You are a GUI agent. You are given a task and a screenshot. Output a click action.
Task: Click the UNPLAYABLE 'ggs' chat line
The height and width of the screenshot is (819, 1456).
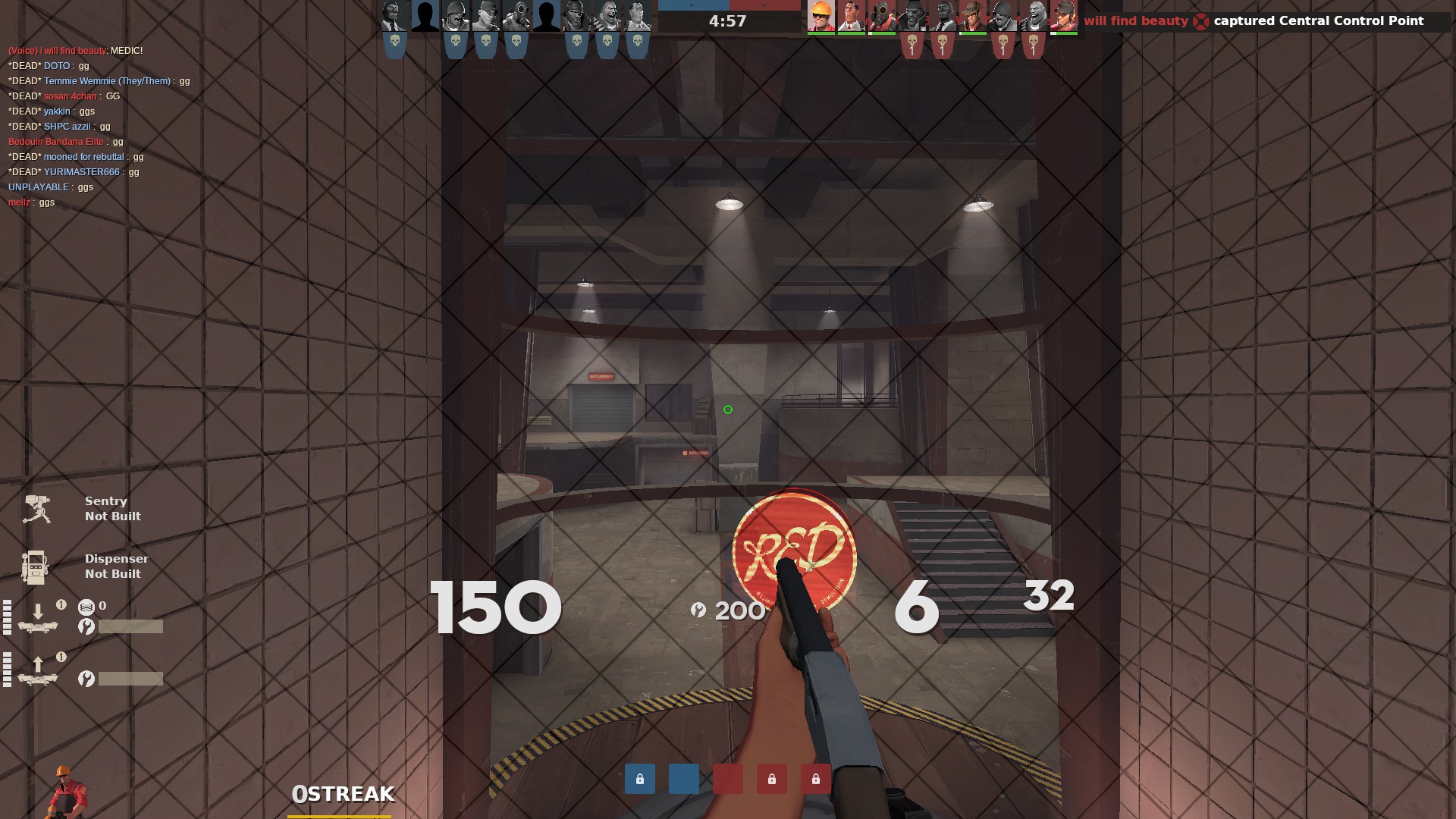[51, 187]
